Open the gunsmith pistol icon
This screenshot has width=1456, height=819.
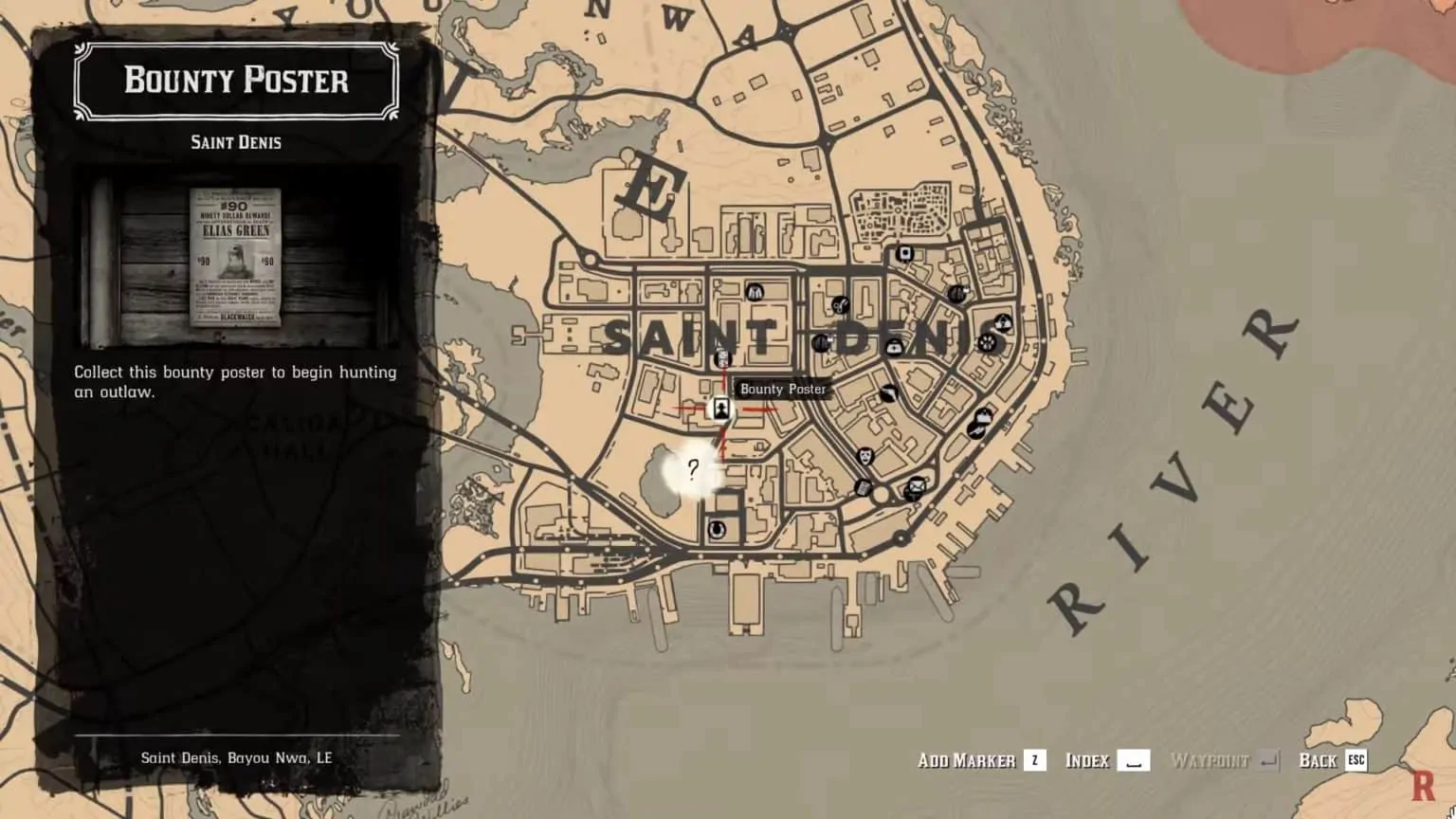(977, 431)
